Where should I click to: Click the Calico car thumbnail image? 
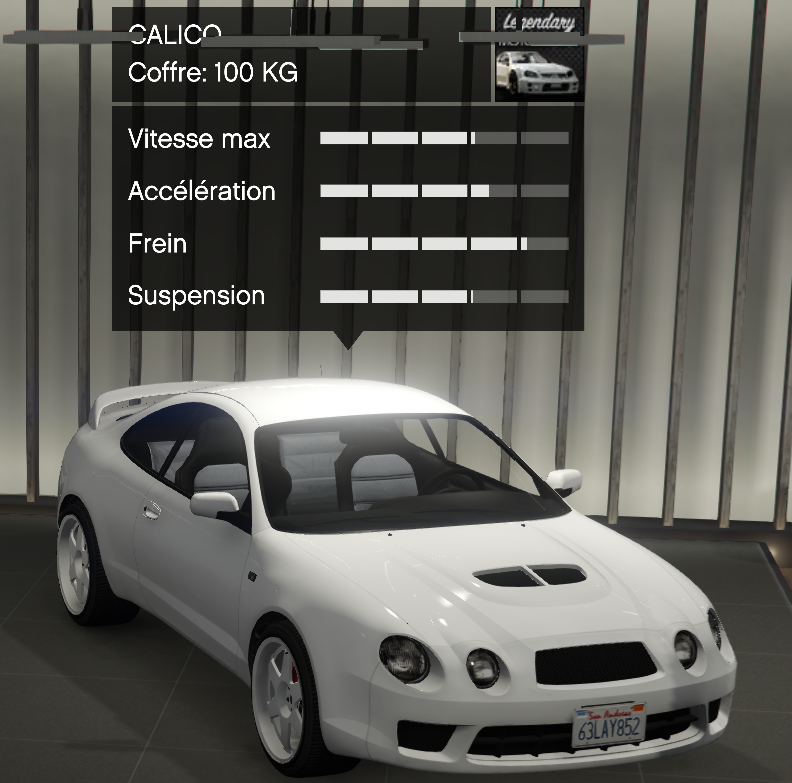click(x=539, y=56)
